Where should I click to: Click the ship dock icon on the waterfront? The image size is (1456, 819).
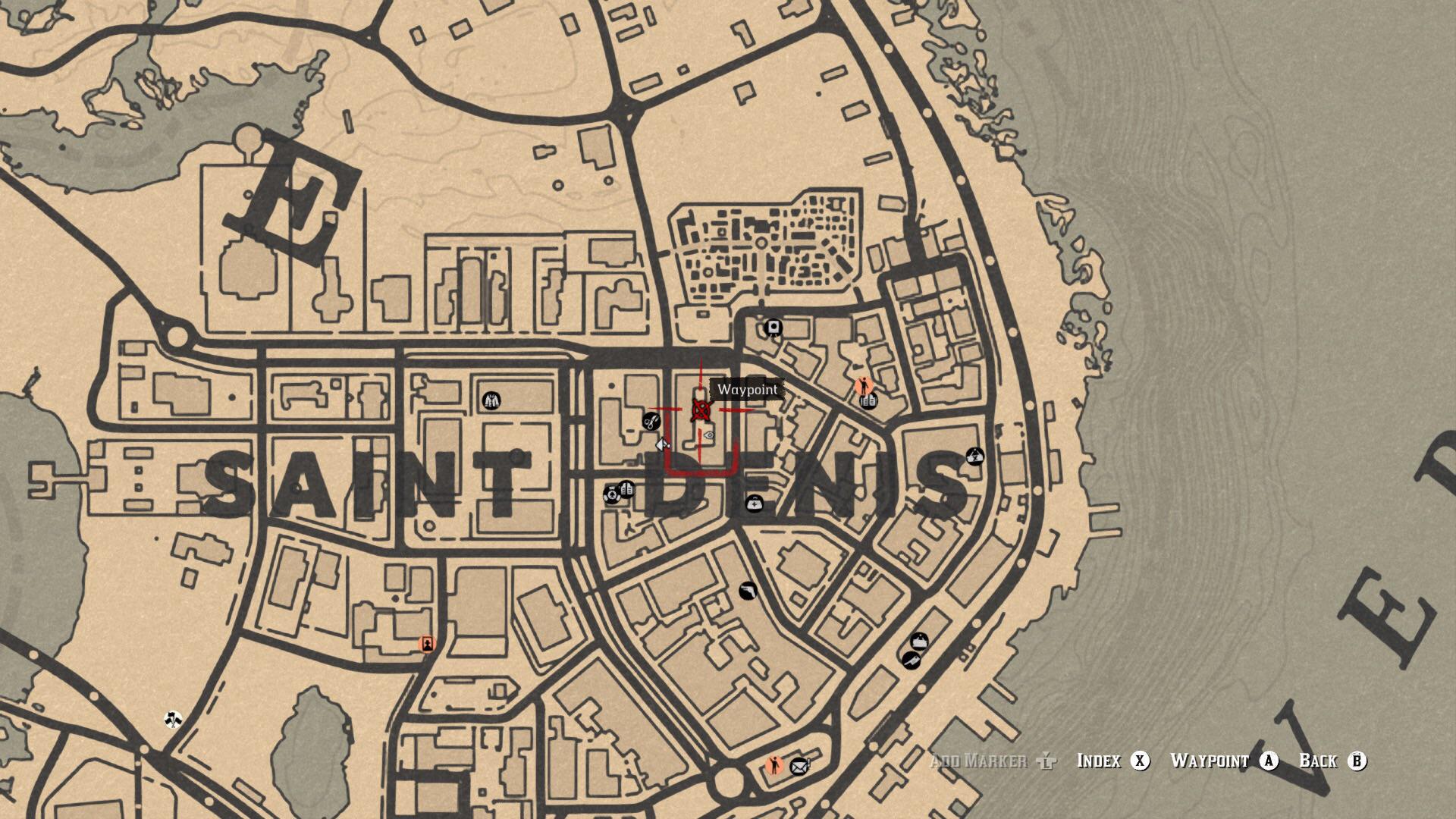coord(919,642)
